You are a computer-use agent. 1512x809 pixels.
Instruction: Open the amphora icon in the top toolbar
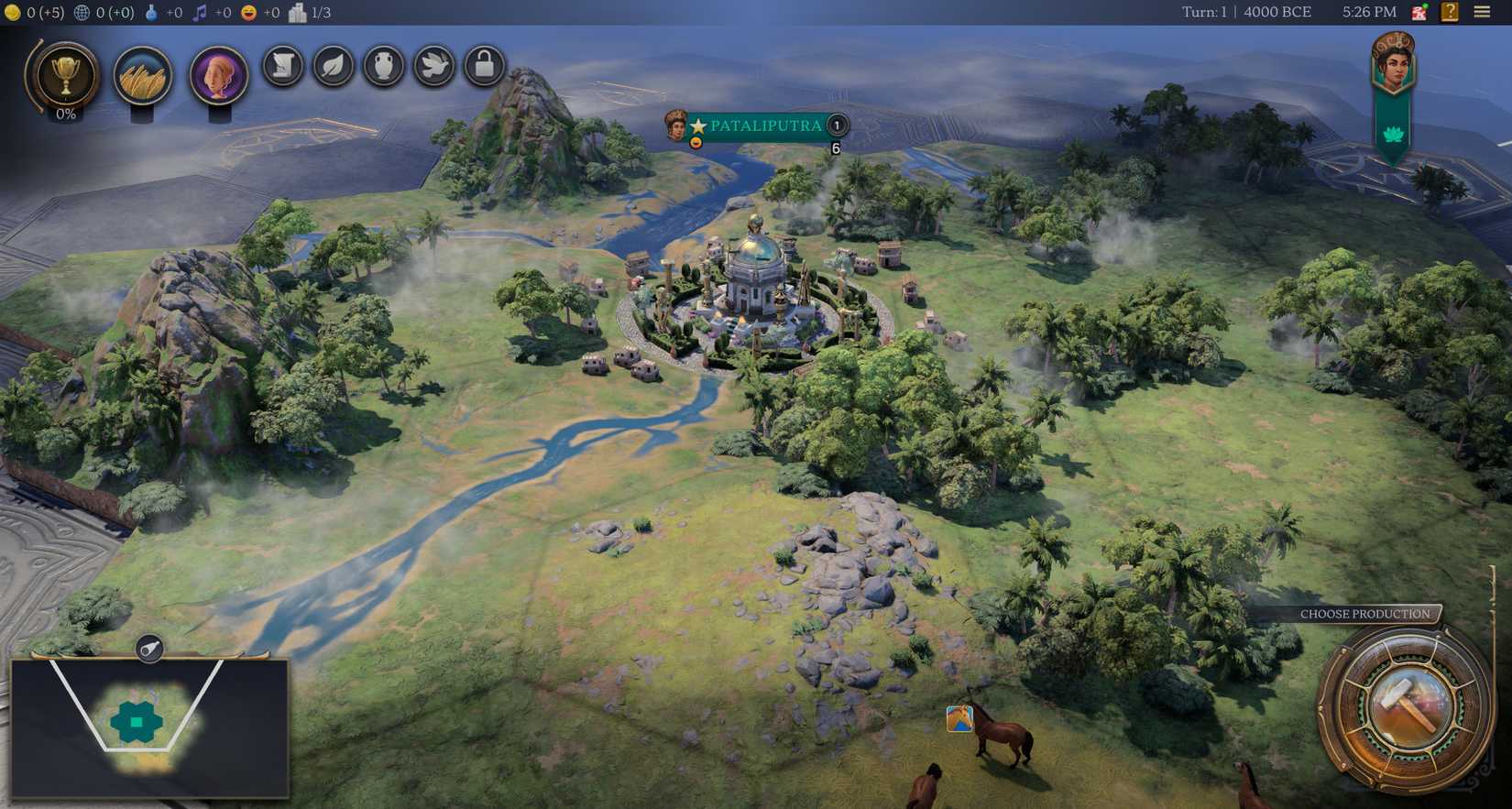tap(383, 66)
